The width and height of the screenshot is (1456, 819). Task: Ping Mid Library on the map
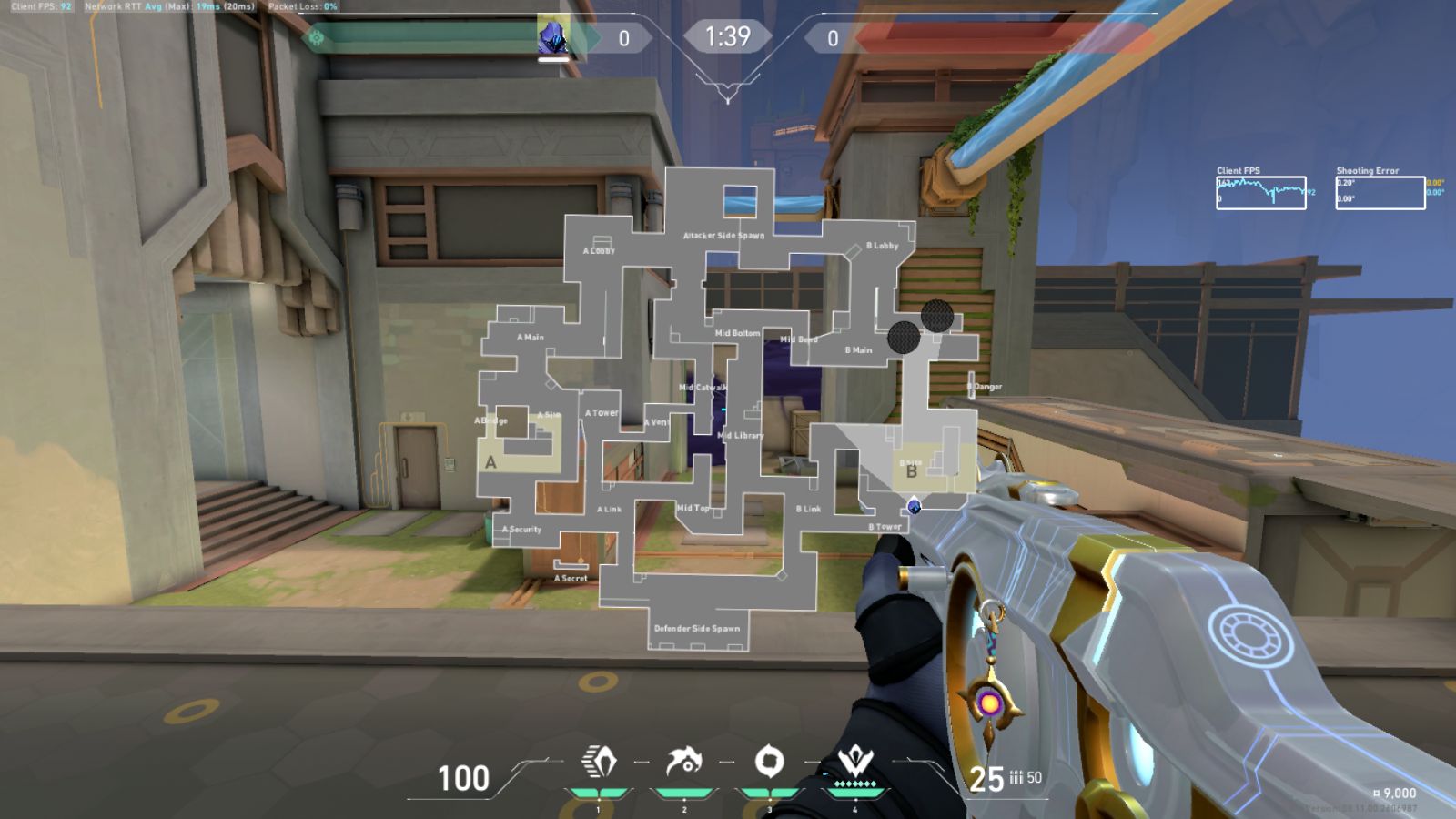click(740, 435)
